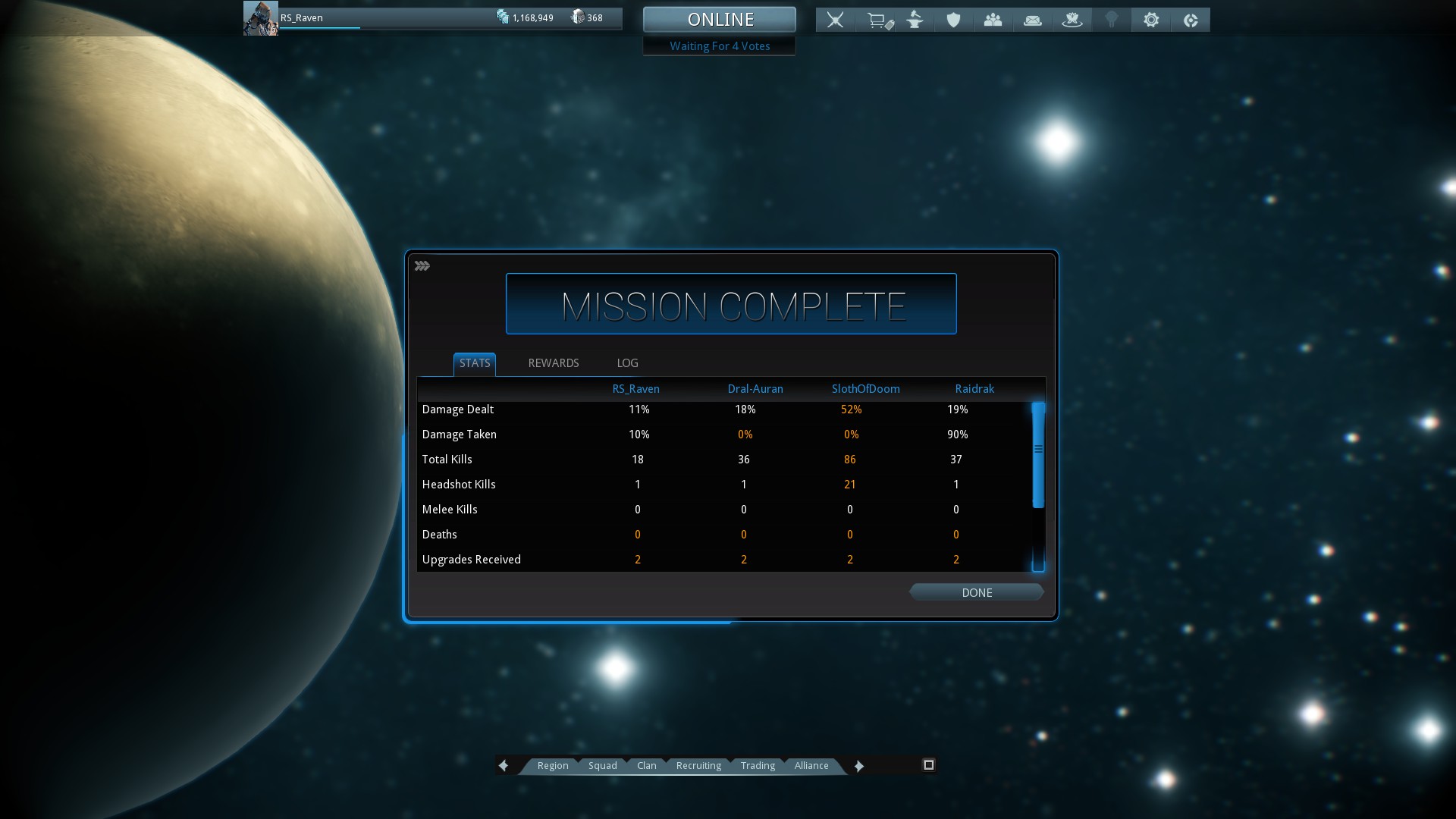Expand the chat window square button
1456x819 pixels.
(928, 764)
